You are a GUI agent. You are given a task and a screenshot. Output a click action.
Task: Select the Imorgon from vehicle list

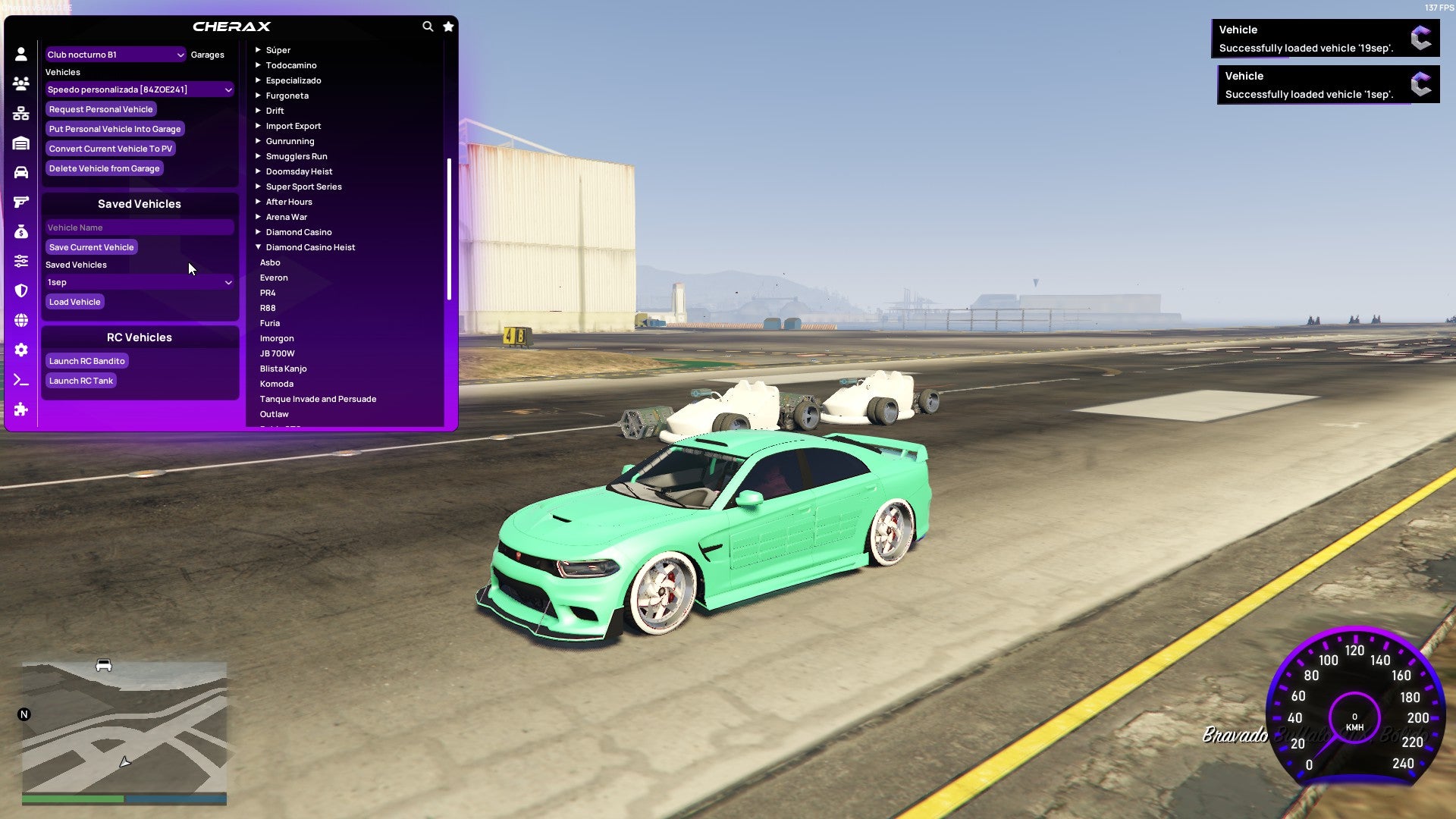277,338
